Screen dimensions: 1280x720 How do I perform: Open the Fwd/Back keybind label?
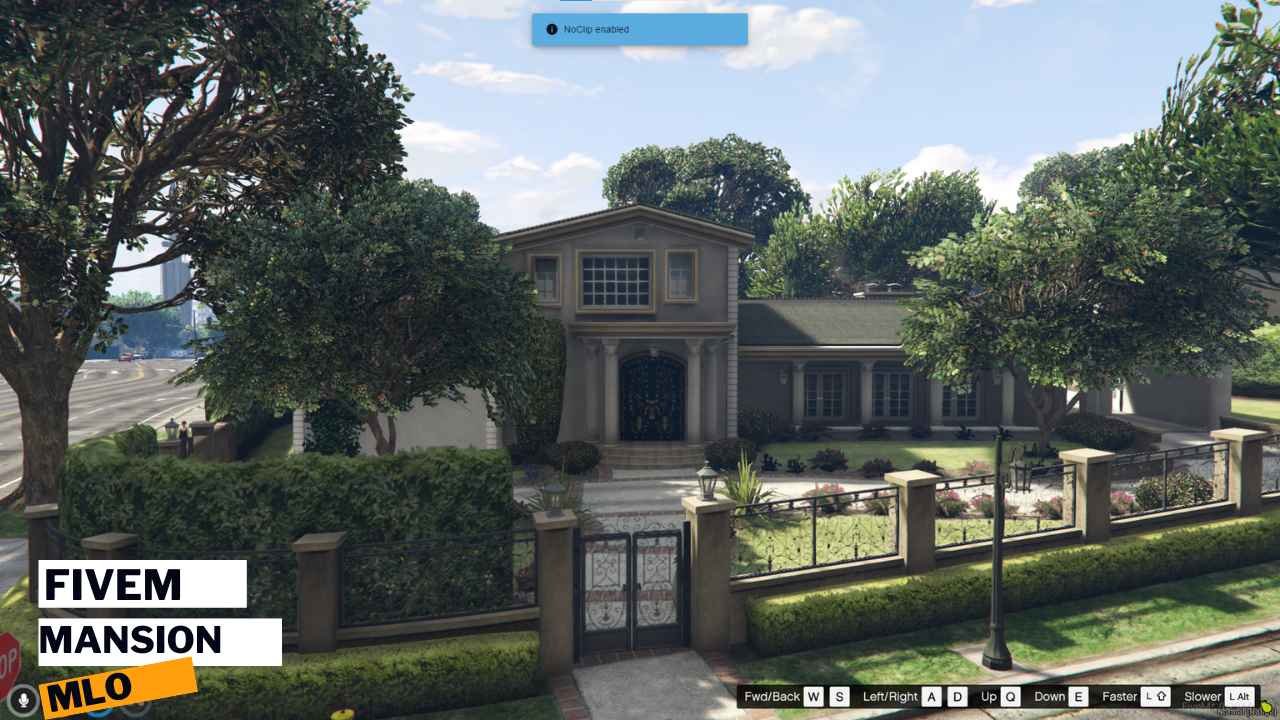[x=772, y=697]
